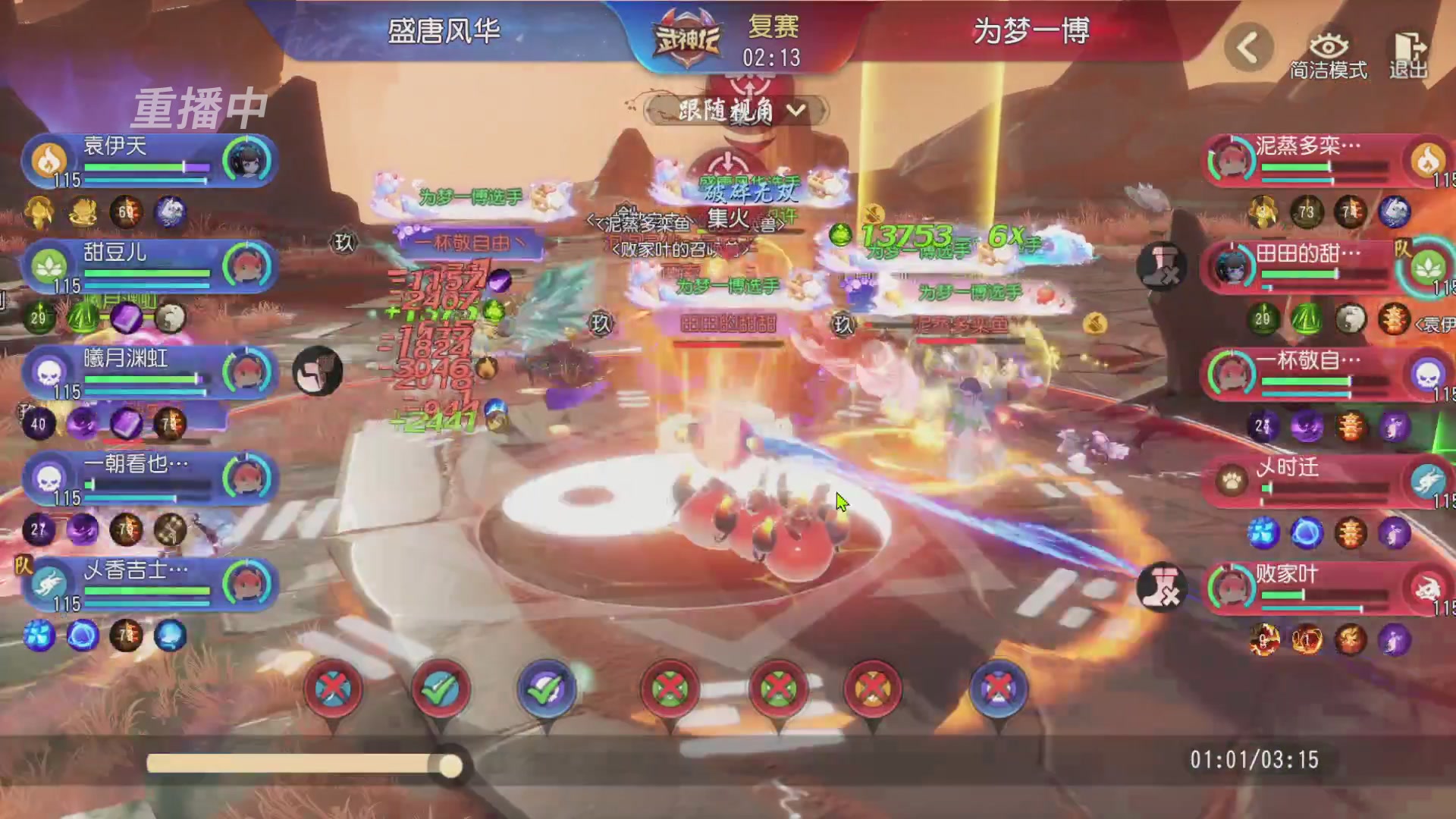
Task: Click the fire element icon beside 袁伊天
Action: [48, 159]
